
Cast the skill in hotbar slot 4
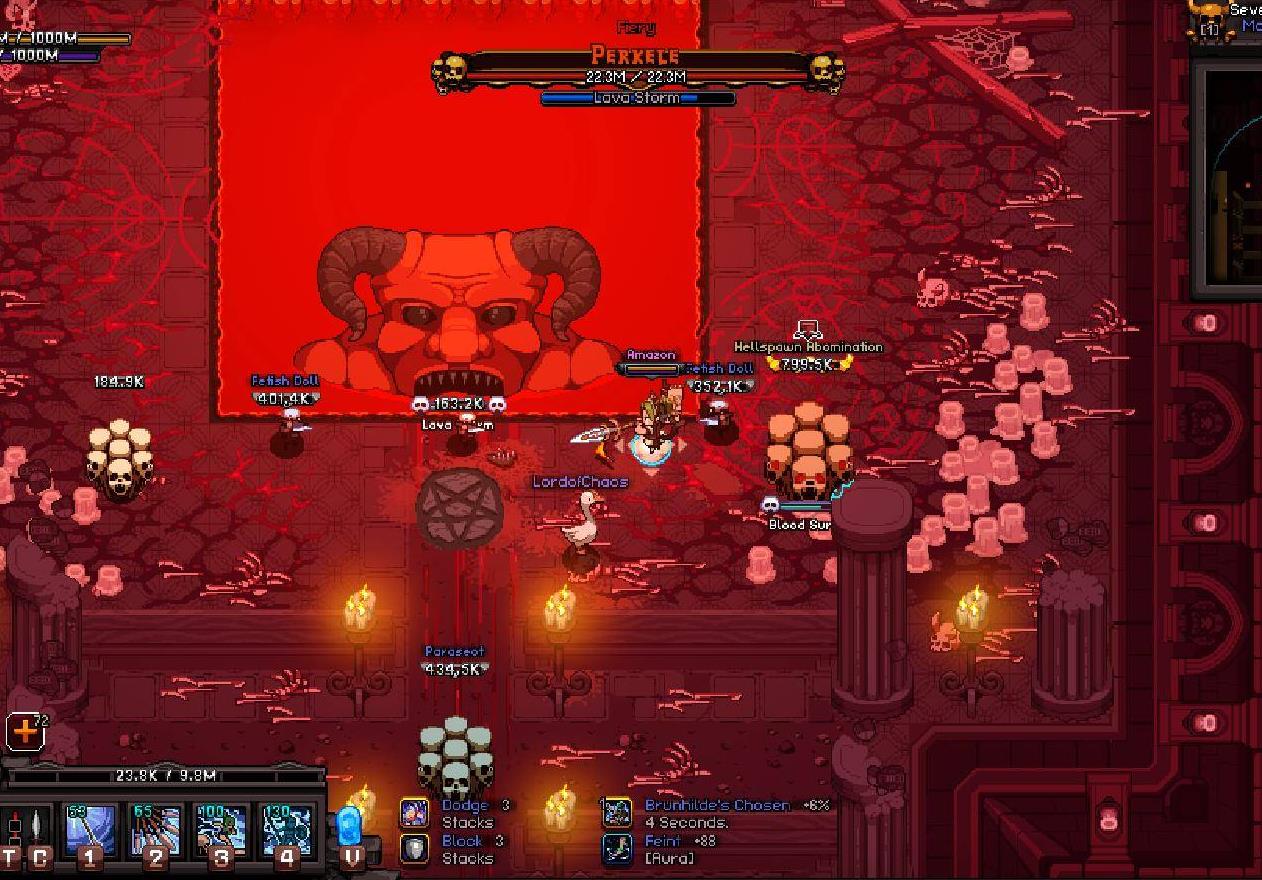click(x=287, y=830)
